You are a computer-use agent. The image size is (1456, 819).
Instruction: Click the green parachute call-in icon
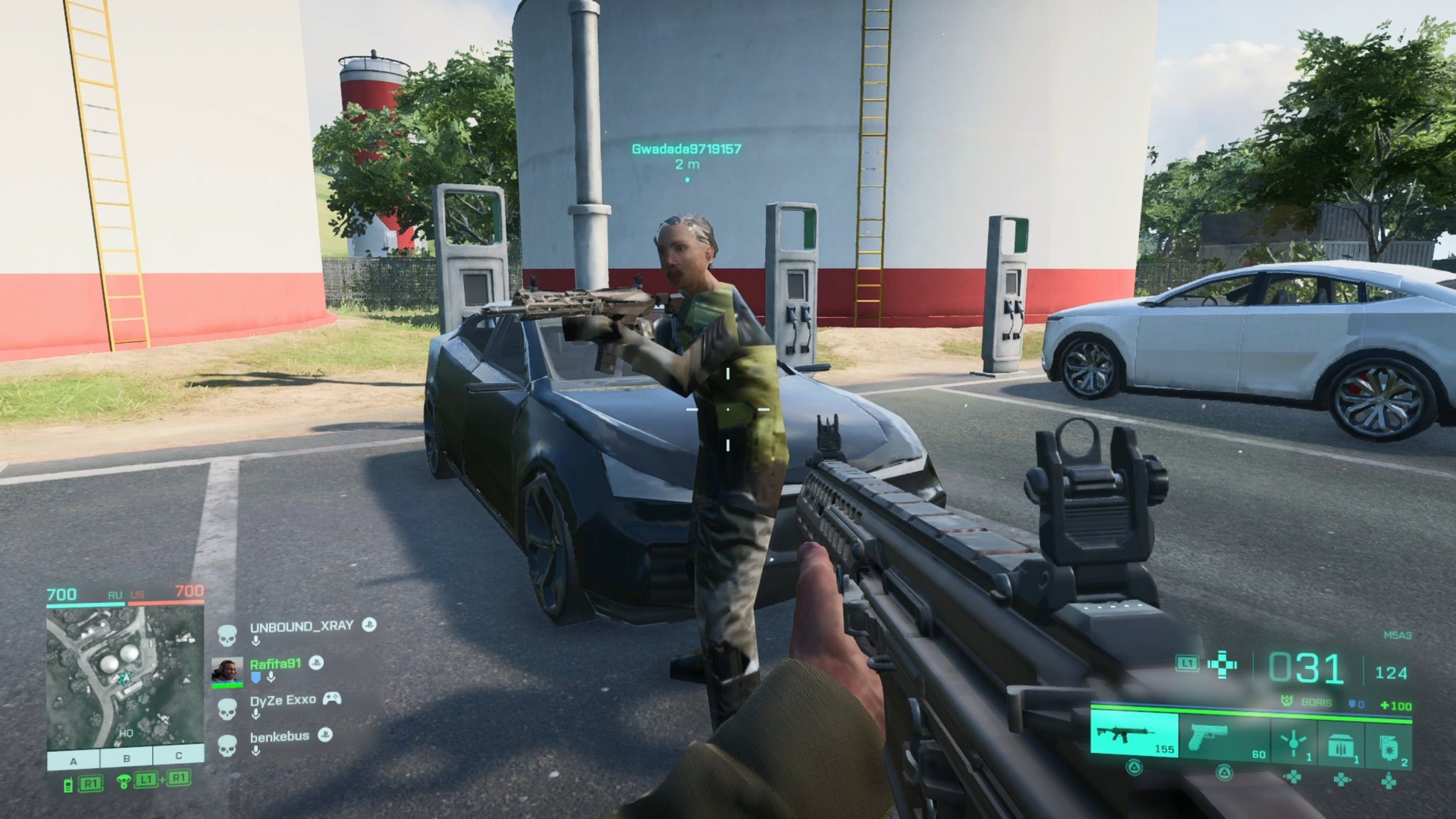(x=125, y=782)
